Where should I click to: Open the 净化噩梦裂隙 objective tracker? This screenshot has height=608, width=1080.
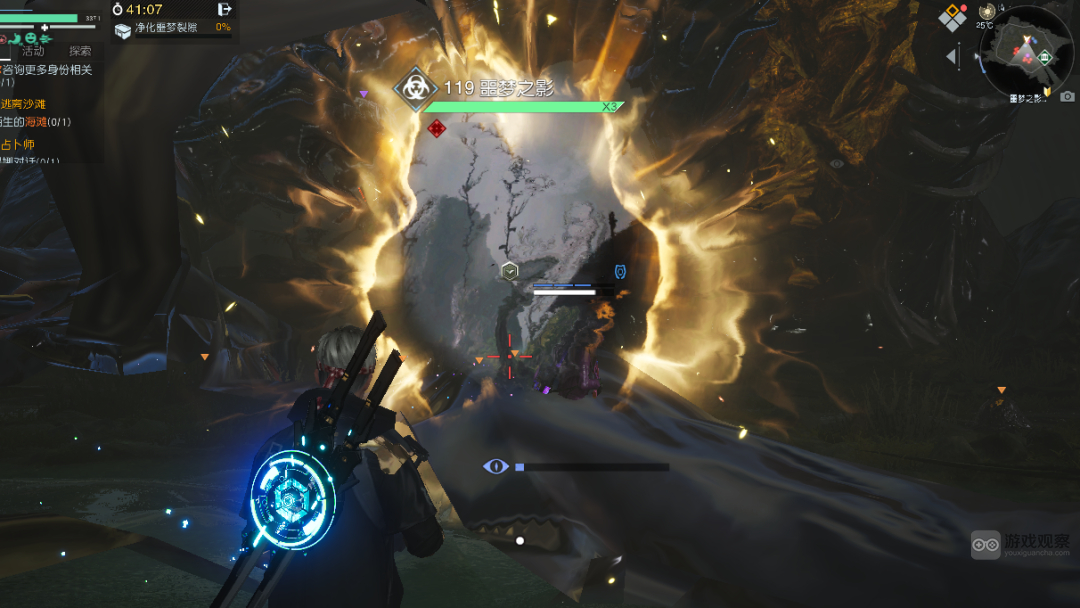coord(166,28)
